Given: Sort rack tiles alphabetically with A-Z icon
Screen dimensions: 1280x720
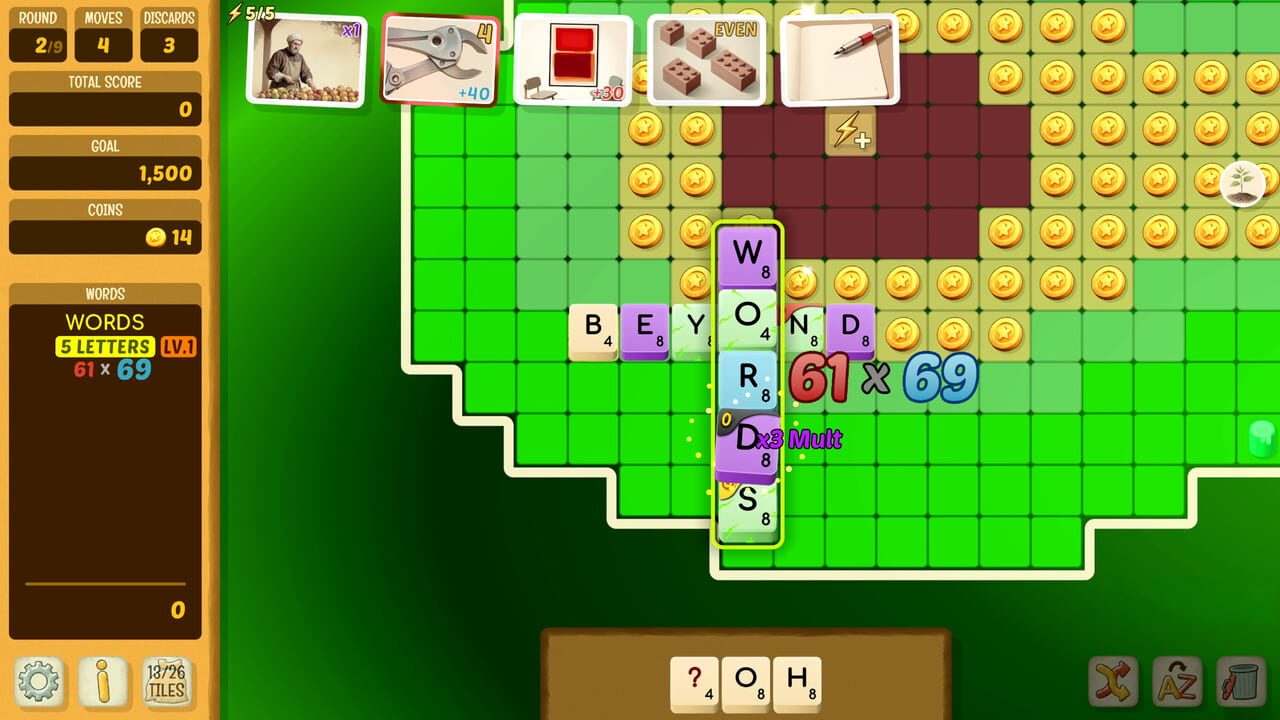Looking at the screenshot, I should pyautogui.click(x=1177, y=681).
